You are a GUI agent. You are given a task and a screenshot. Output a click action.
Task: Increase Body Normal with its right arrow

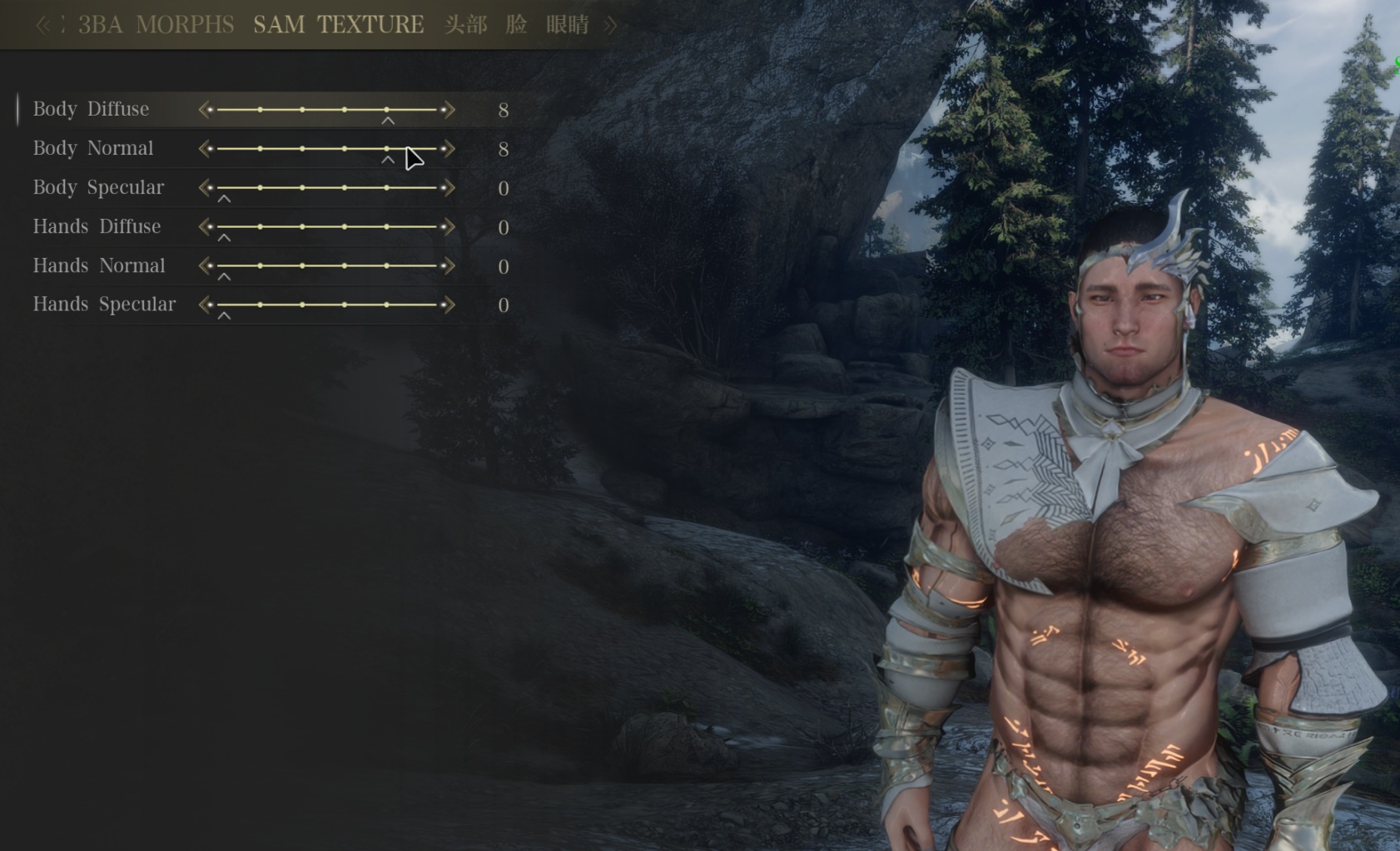(x=449, y=149)
